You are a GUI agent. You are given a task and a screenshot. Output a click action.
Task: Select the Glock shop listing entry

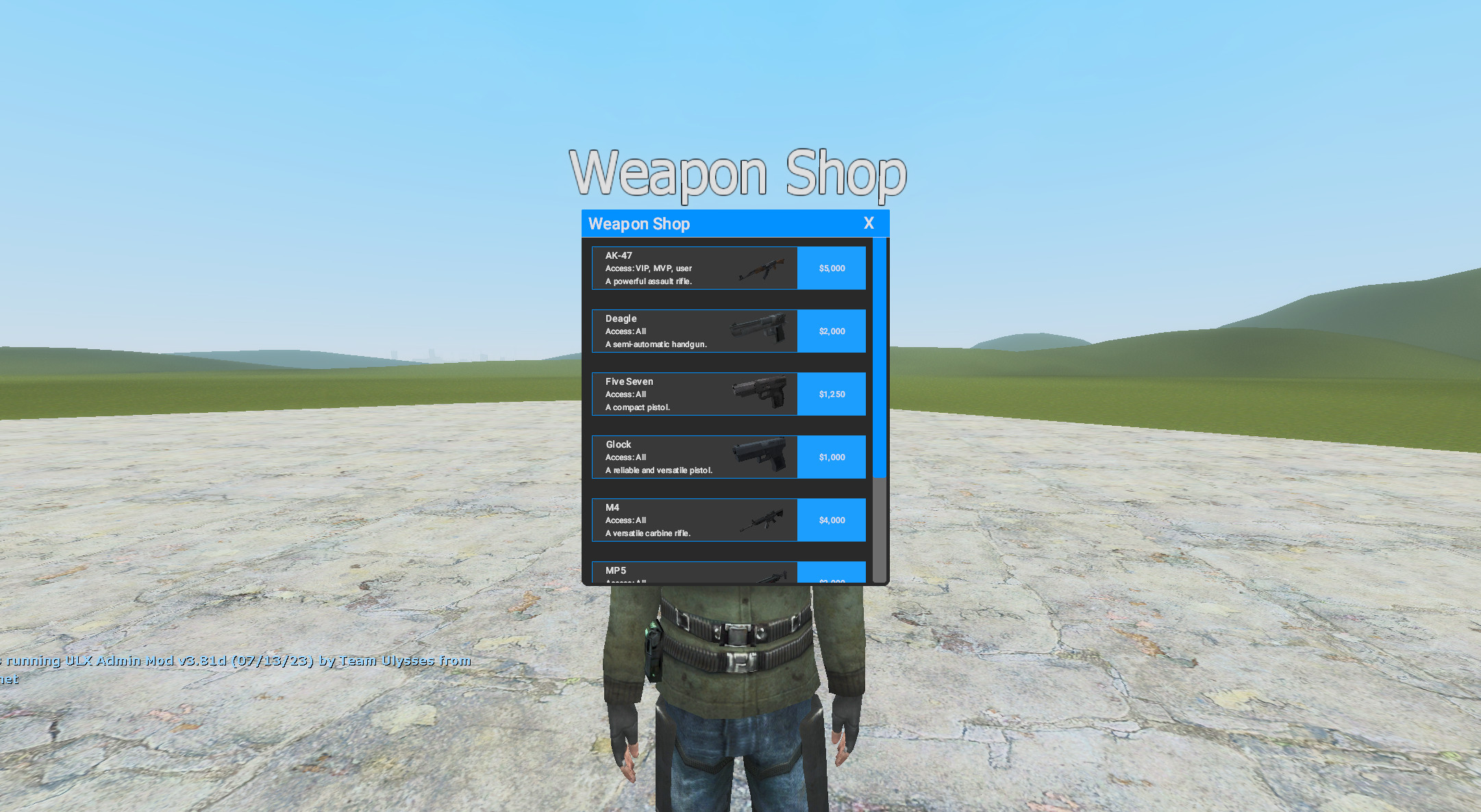[694, 457]
